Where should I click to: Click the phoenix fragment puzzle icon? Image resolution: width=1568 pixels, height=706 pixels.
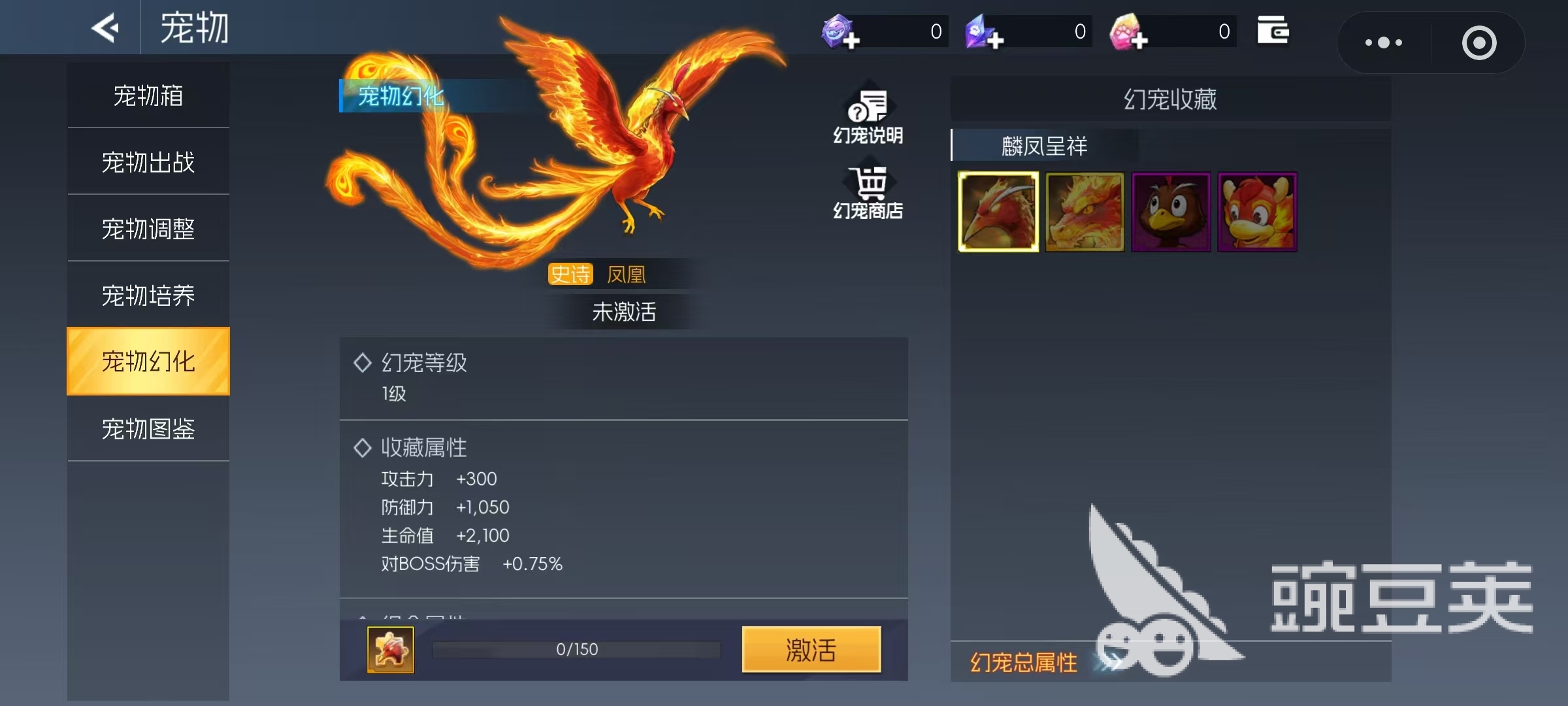point(390,649)
